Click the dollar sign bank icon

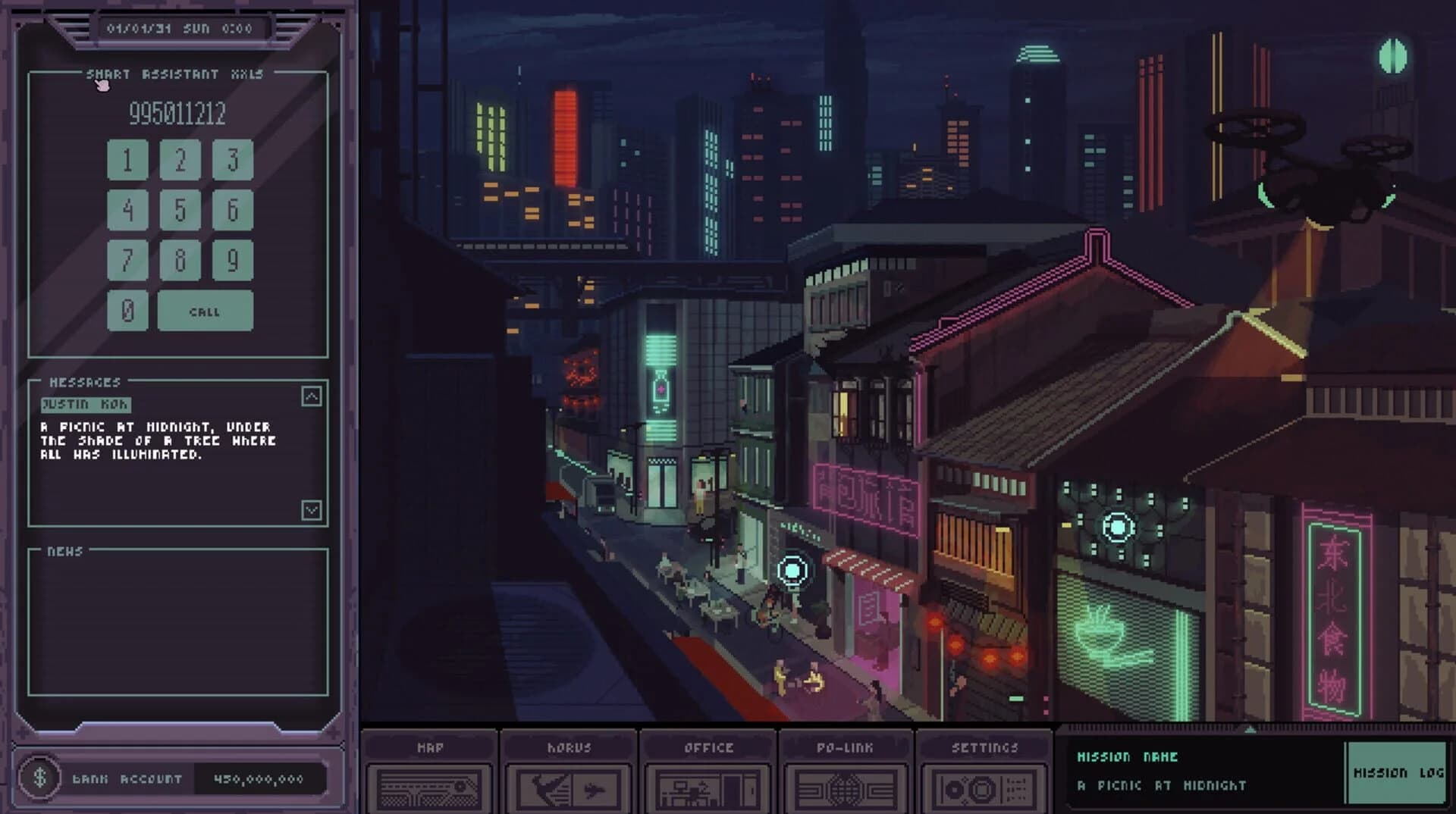point(42,777)
